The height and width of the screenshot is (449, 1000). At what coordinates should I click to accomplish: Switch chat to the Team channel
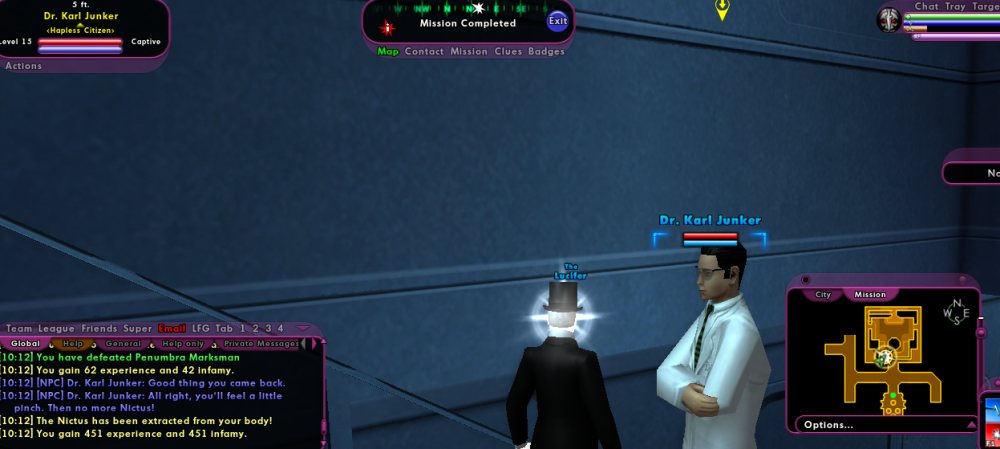click(19, 328)
